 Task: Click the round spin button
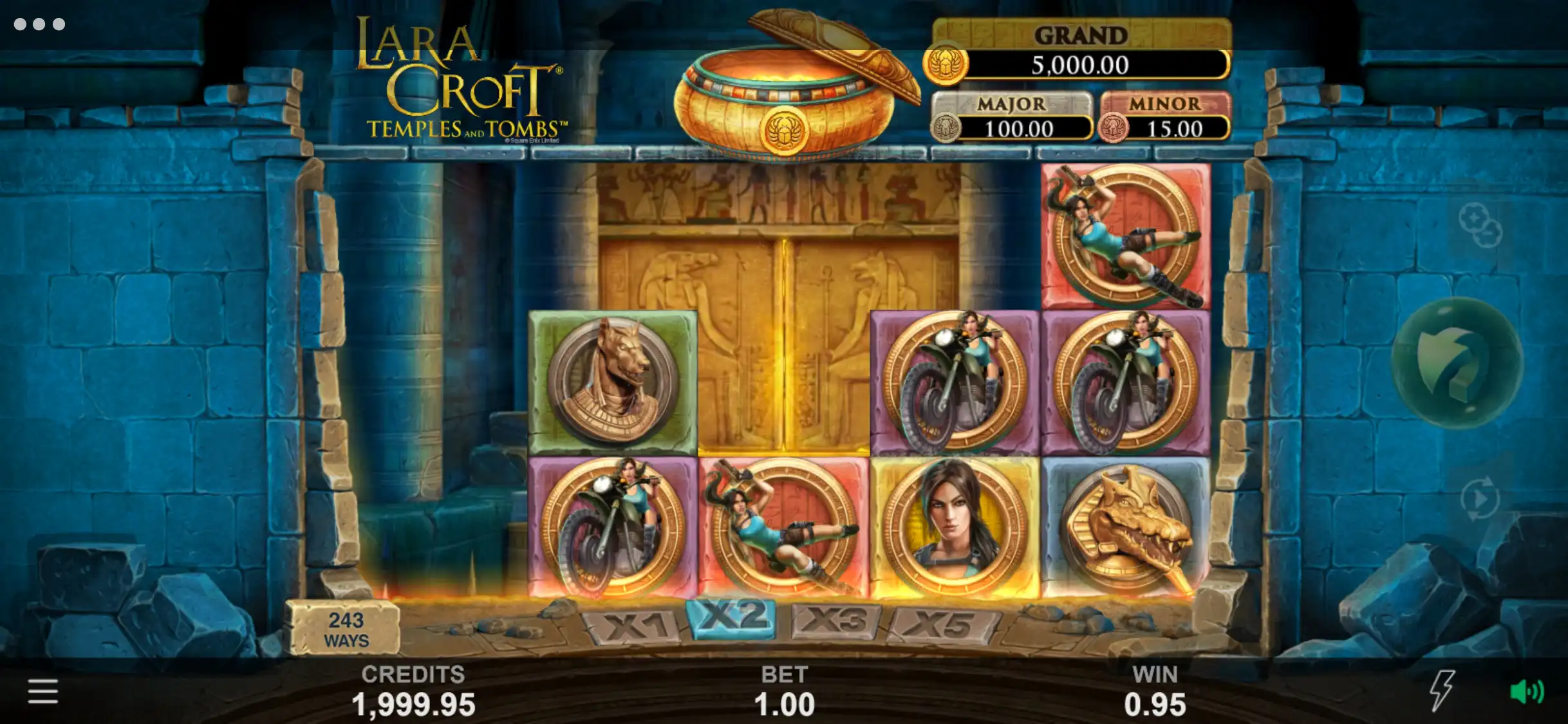(1457, 363)
